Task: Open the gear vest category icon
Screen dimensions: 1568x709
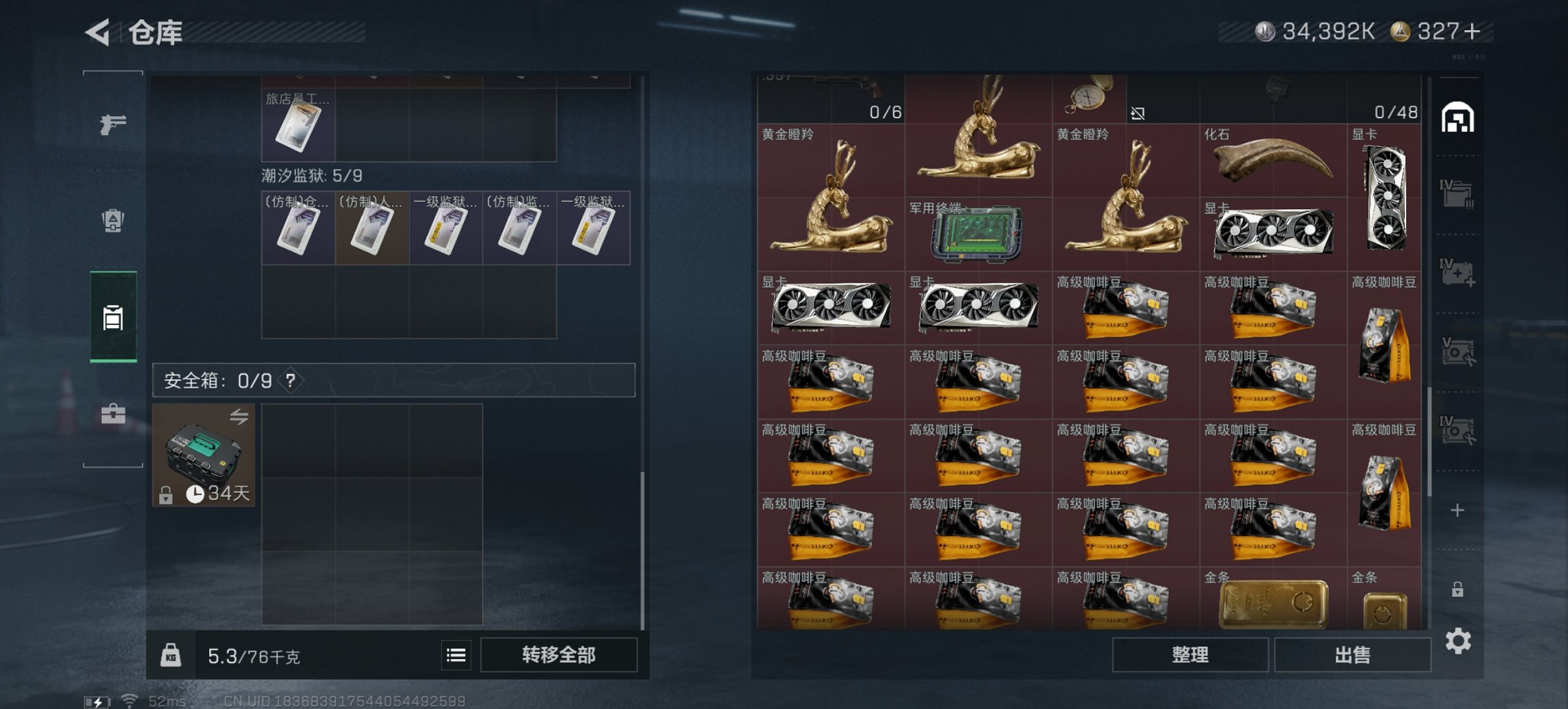Action: coord(113,222)
